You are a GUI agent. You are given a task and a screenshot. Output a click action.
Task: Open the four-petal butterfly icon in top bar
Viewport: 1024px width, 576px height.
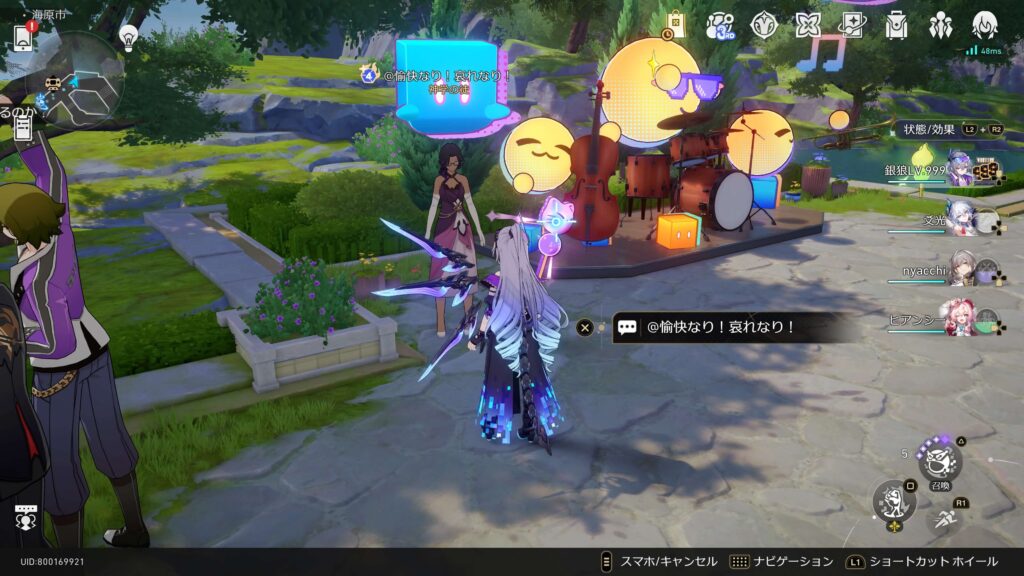[x=808, y=25]
